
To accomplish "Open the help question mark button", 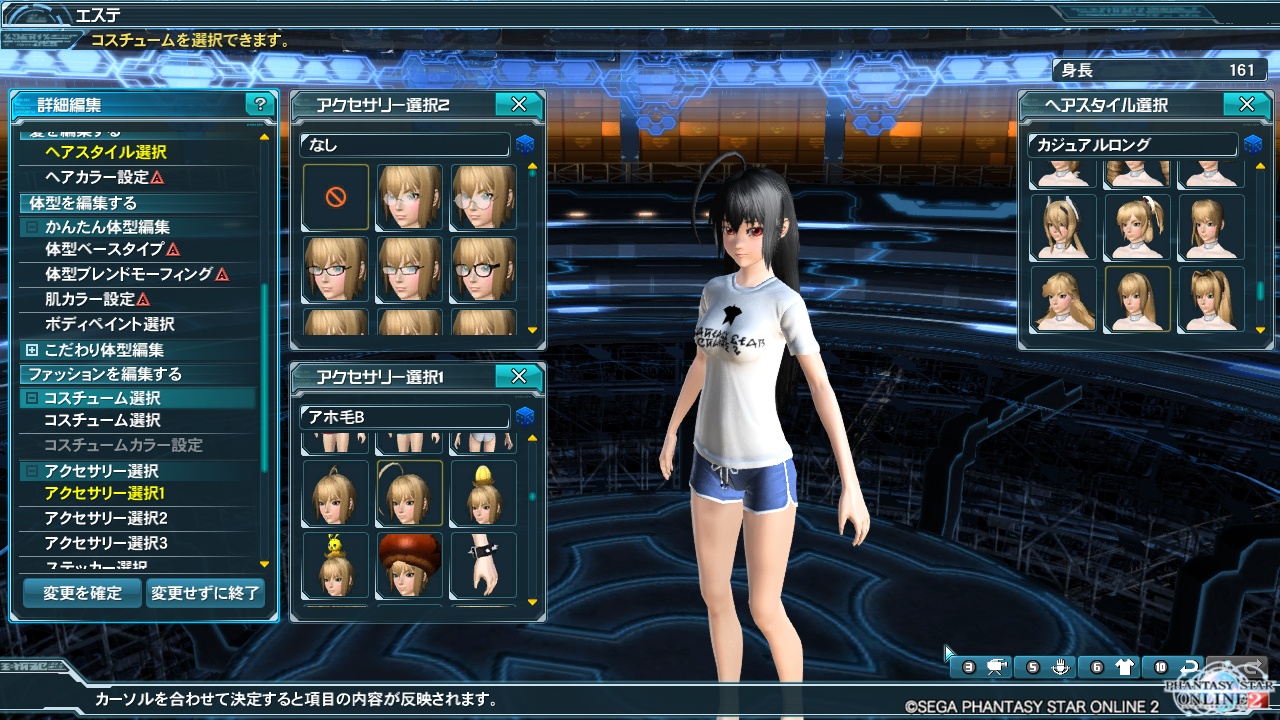I will [x=260, y=104].
